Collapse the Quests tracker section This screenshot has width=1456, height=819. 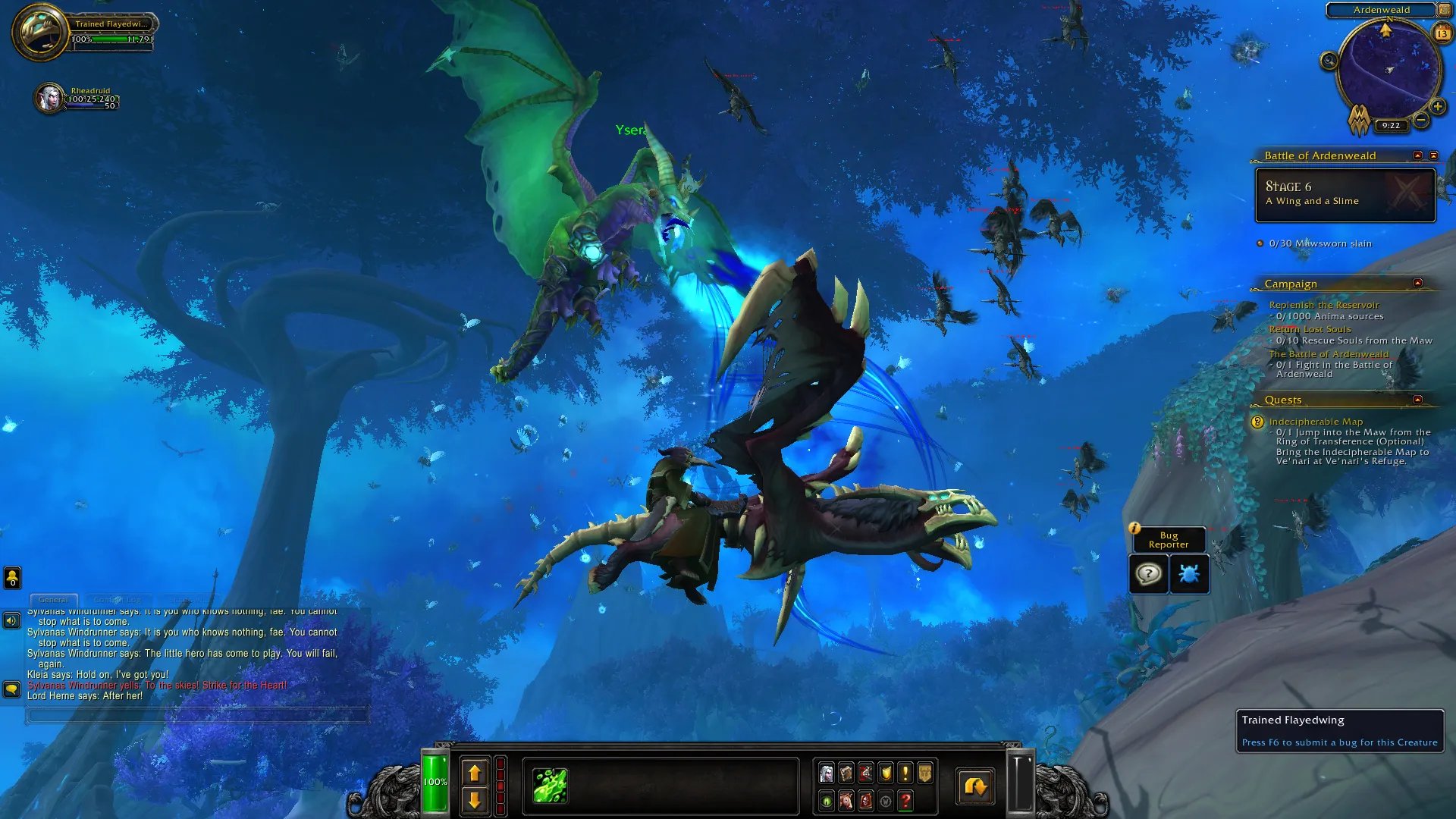coord(1417,400)
